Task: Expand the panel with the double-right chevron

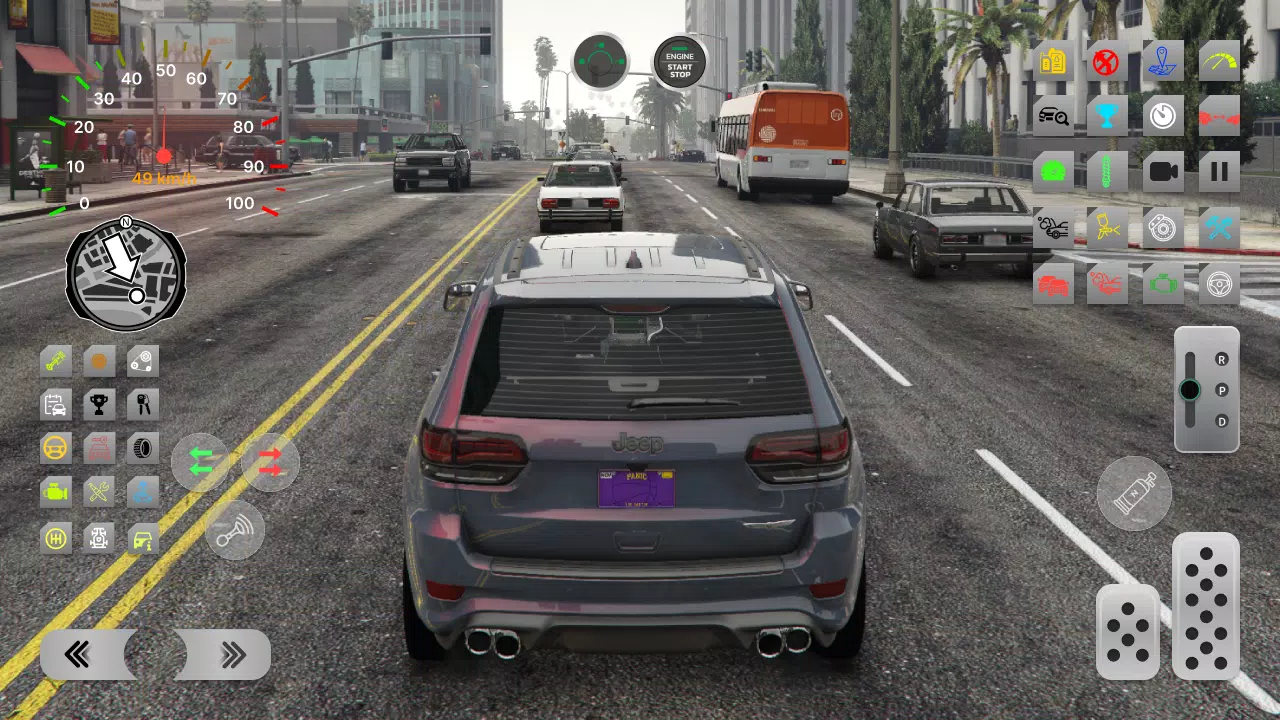Action: pyautogui.click(x=234, y=654)
